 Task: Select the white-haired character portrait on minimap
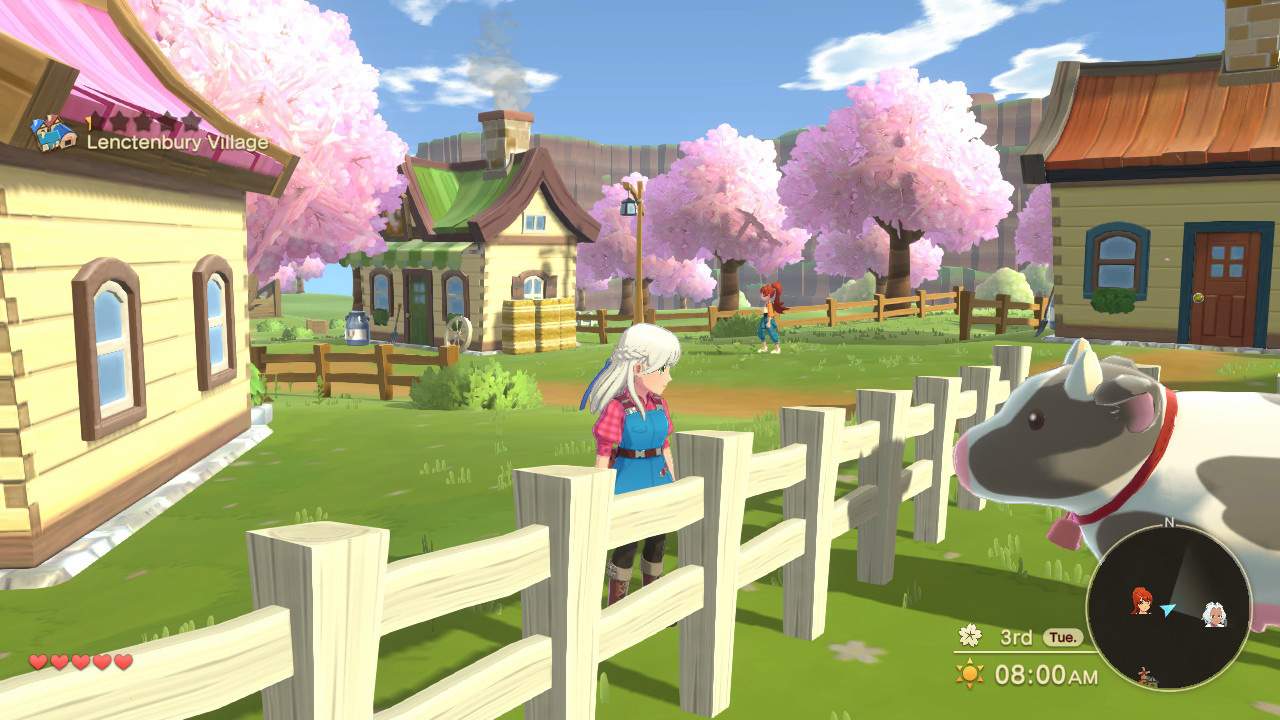pos(1215,615)
